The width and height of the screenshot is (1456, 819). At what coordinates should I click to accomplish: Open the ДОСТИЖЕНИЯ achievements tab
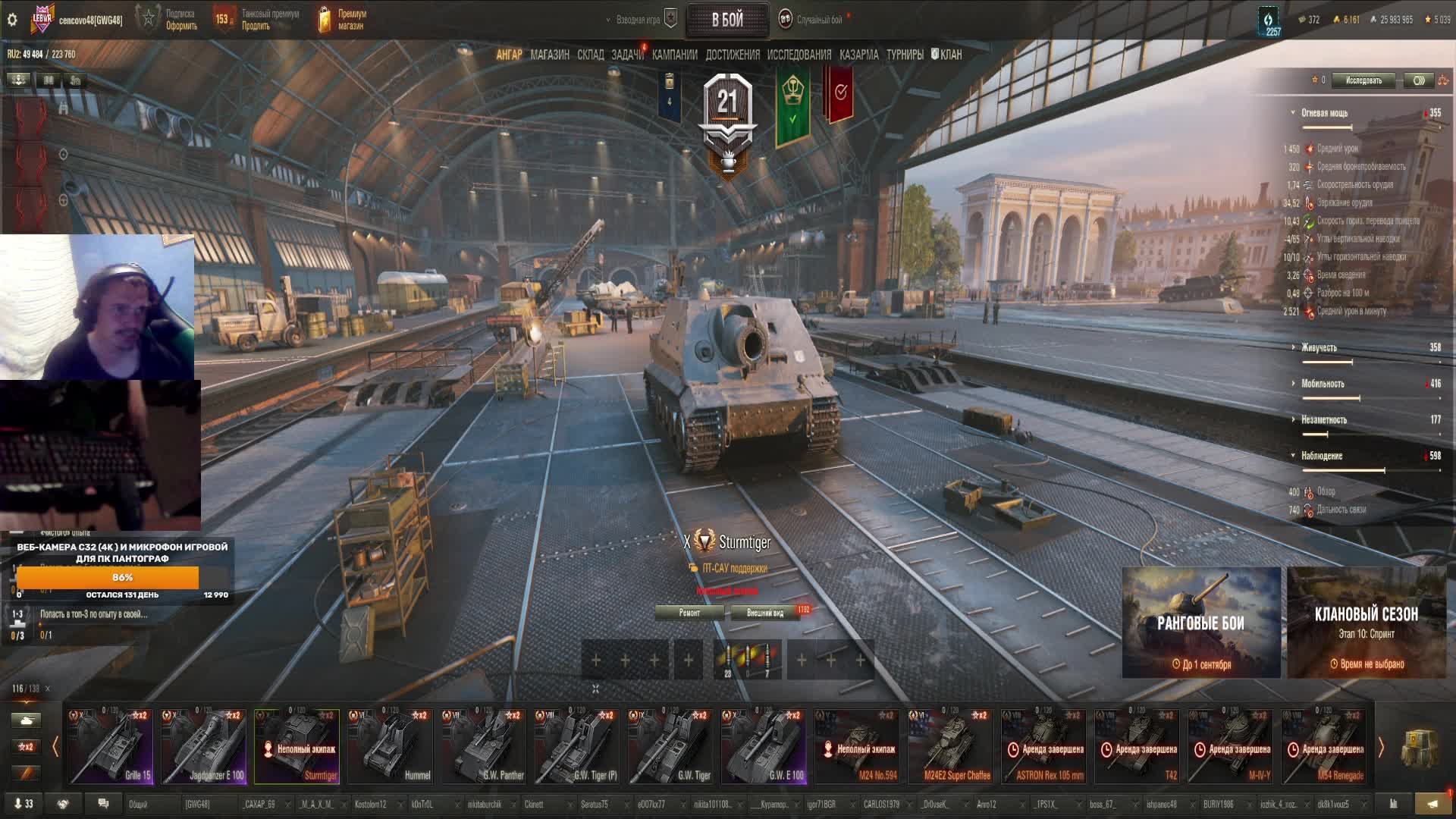pos(732,55)
